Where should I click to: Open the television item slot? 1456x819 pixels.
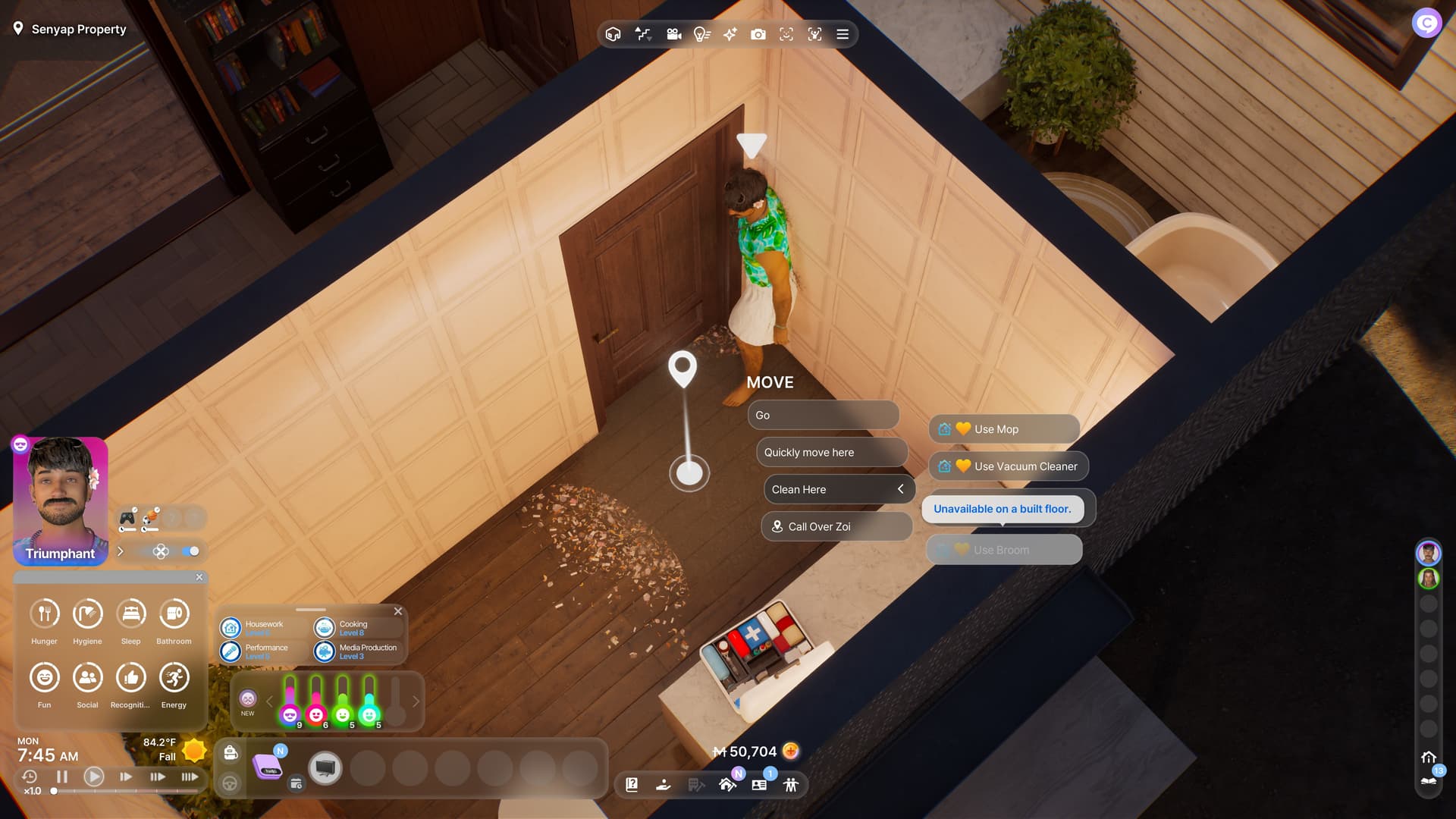(x=325, y=768)
